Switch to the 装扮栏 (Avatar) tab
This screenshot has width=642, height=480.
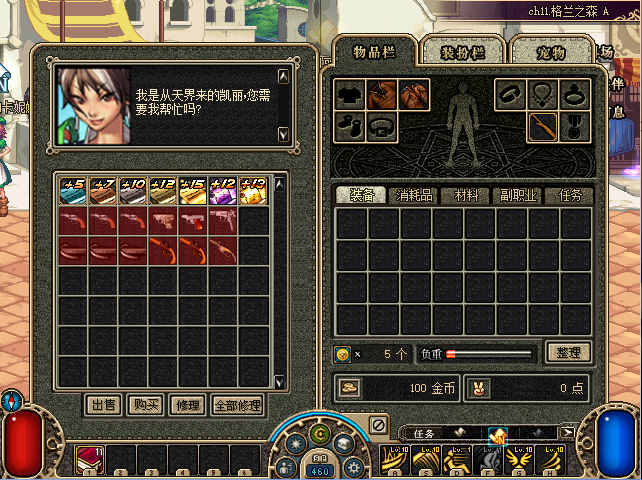pos(463,53)
